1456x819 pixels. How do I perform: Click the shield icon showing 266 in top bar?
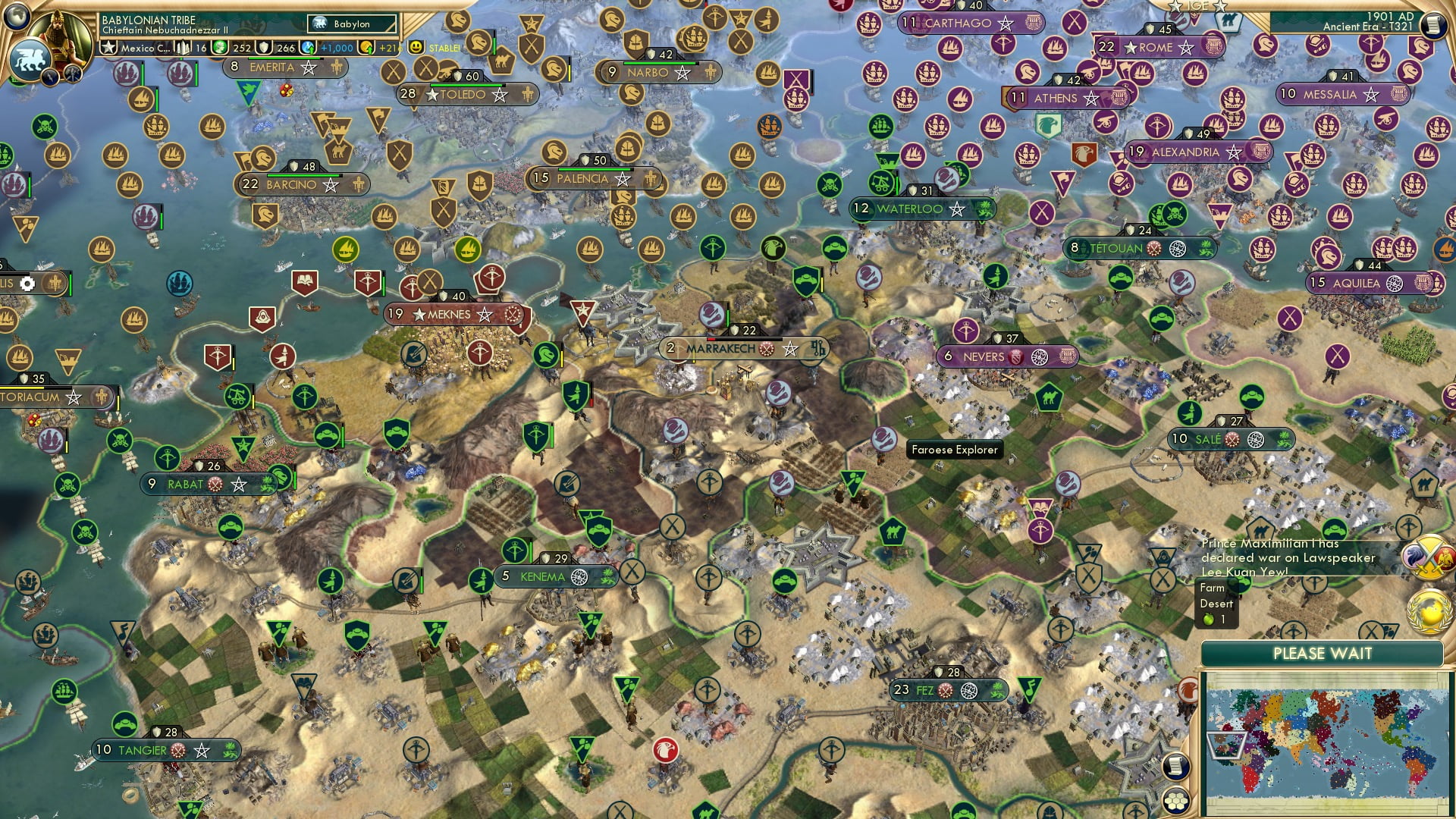pyautogui.click(x=264, y=48)
